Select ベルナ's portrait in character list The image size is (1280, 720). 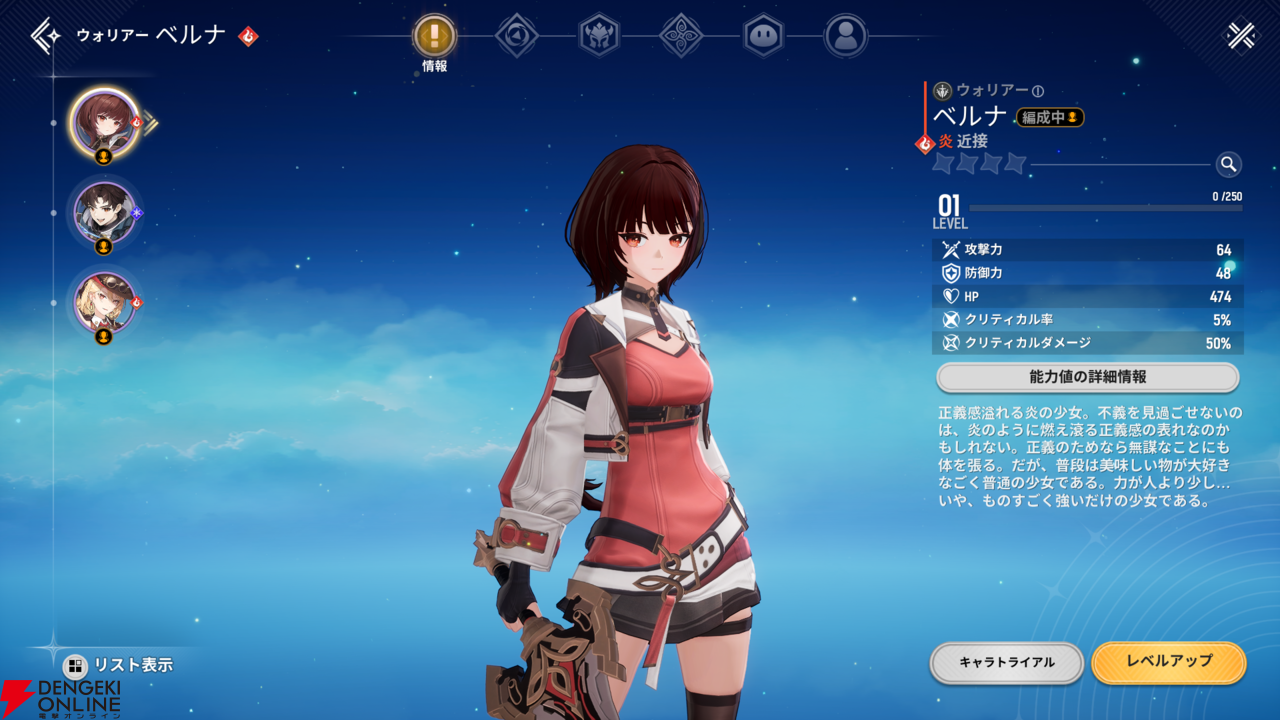[104, 121]
